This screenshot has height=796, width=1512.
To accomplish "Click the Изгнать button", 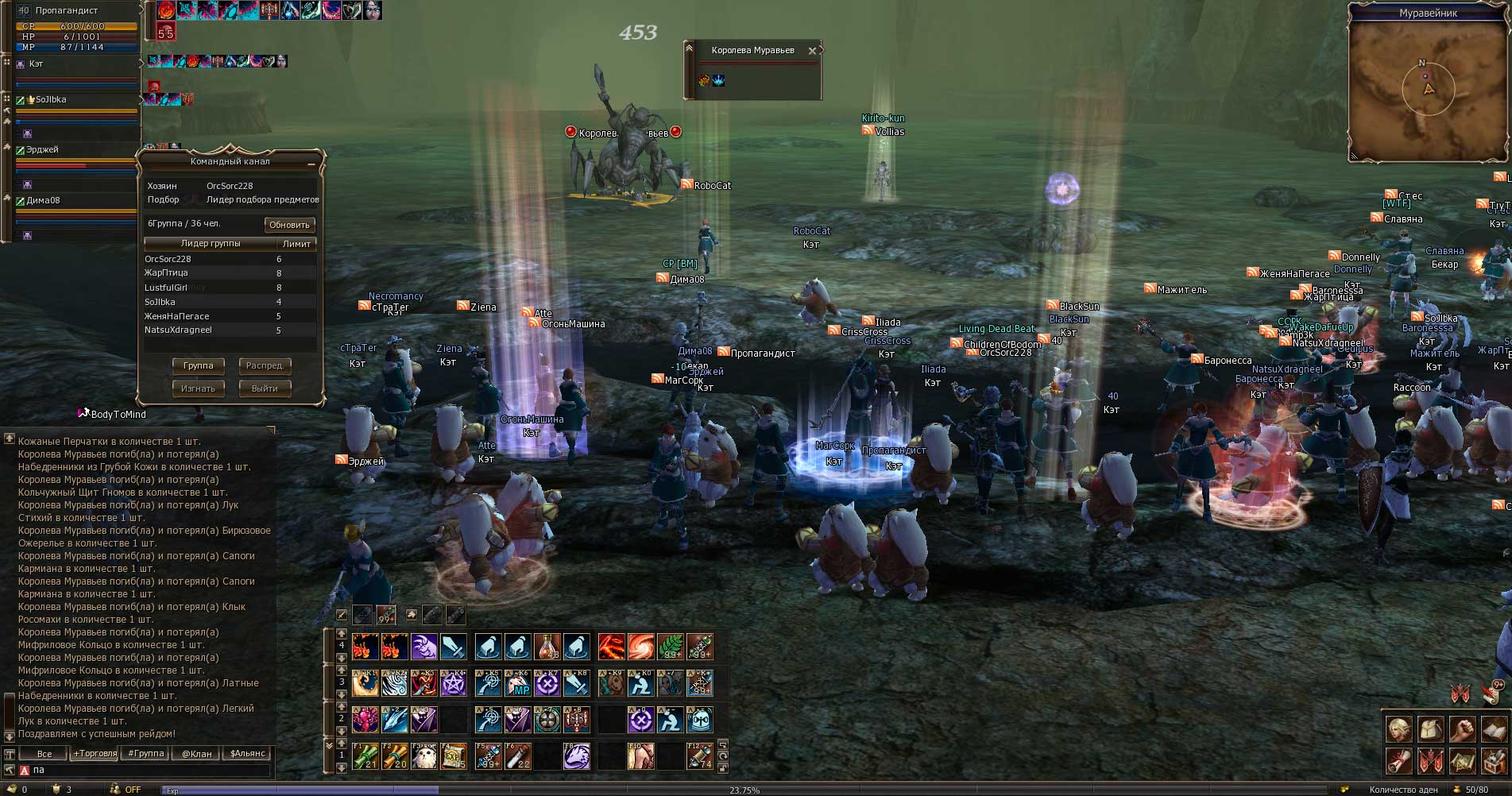I will [x=199, y=389].
